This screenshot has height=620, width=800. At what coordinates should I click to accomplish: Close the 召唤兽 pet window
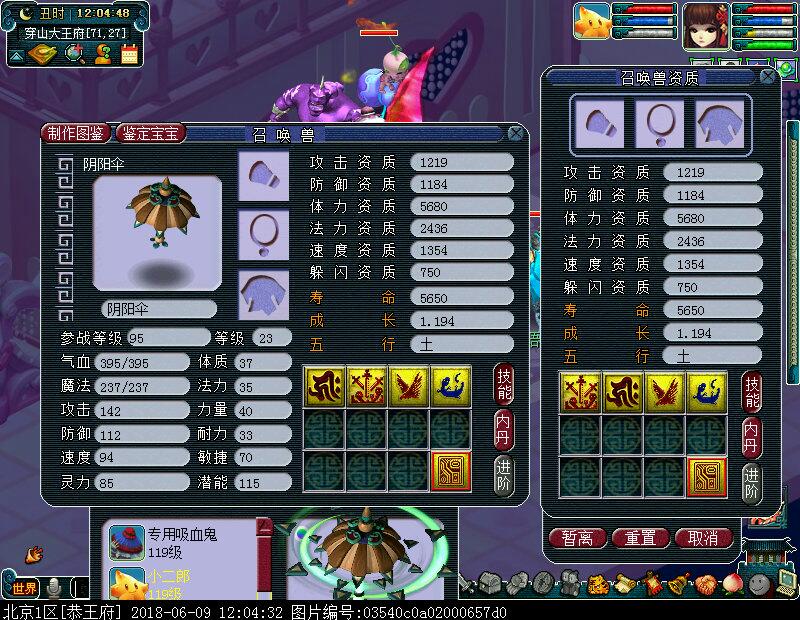tap(515, 133)
